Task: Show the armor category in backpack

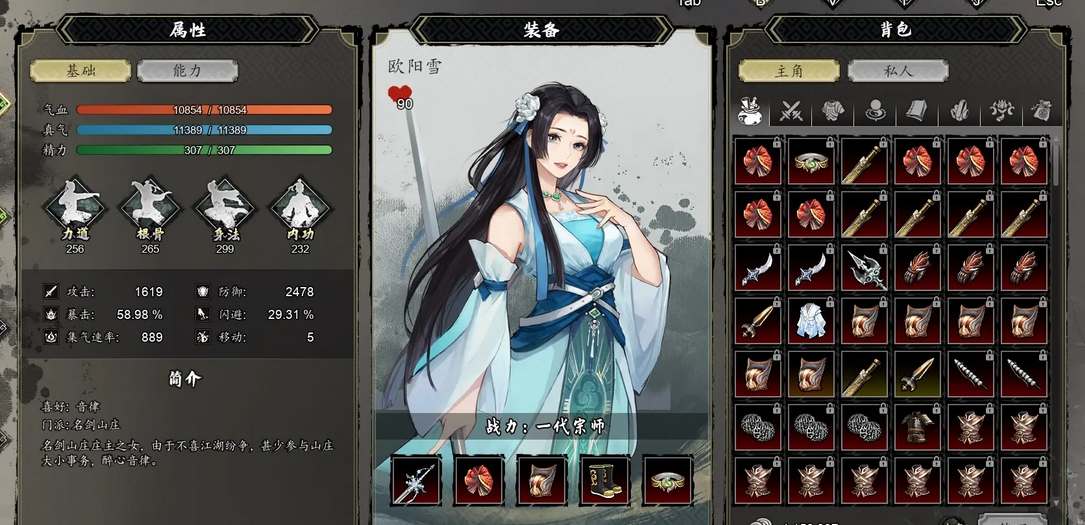Action: [833, 110]
